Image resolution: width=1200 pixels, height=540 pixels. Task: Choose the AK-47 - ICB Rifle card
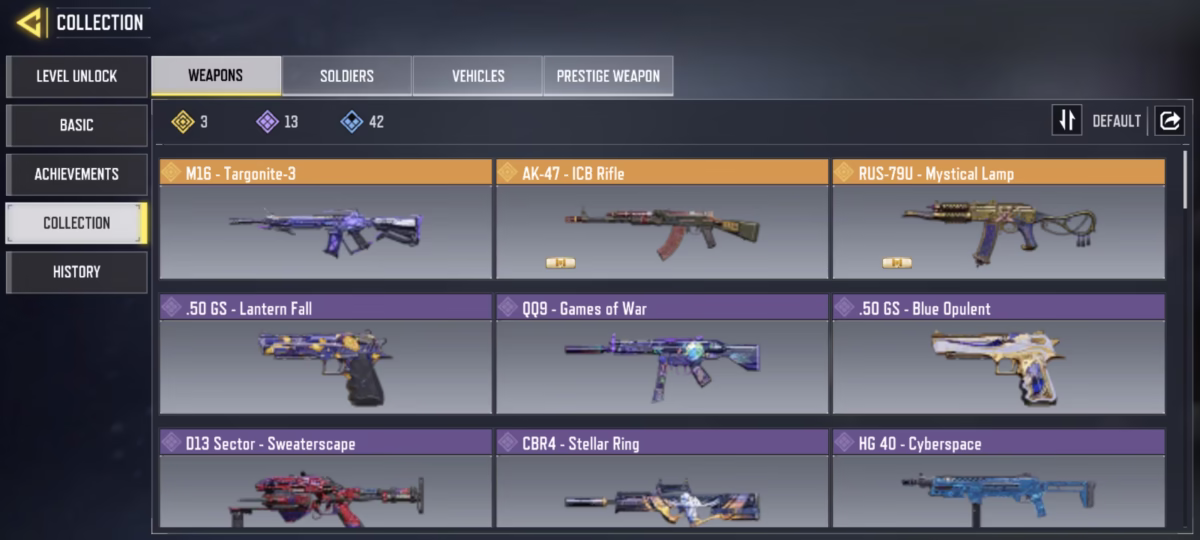pos(662,219)
